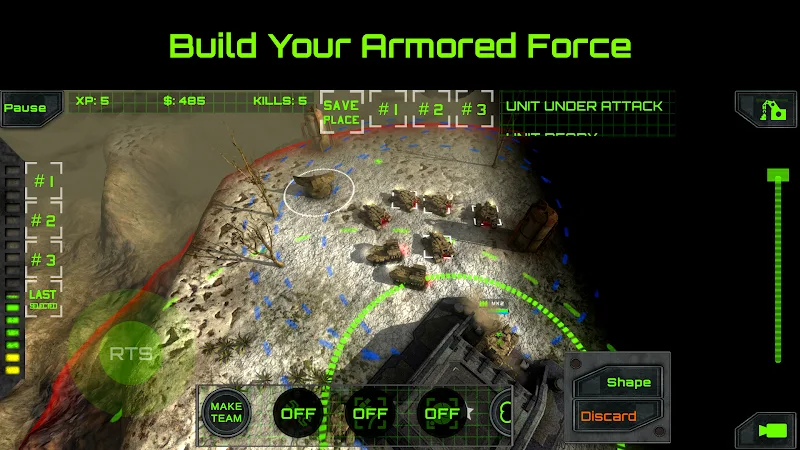
Task: Select the Unit Under Attack notification
Action: [584, 106]
